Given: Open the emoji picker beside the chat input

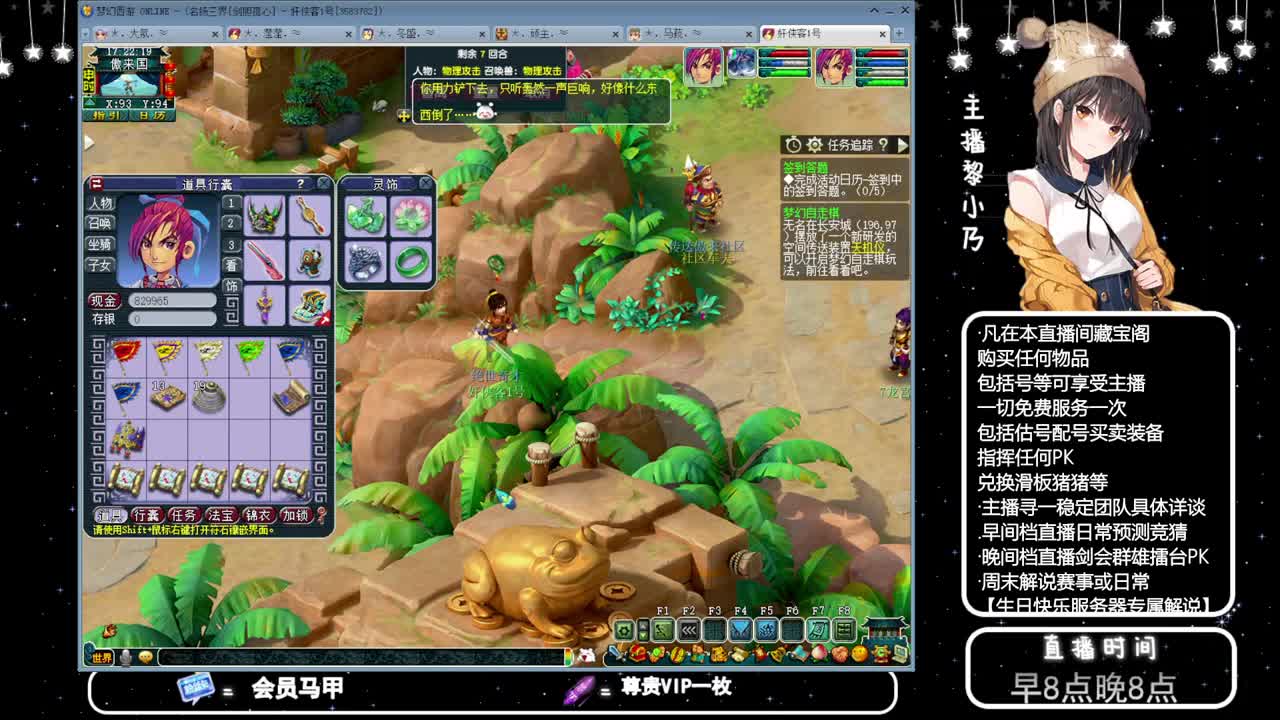Looking at the screenshot, I should pos(146,659).
